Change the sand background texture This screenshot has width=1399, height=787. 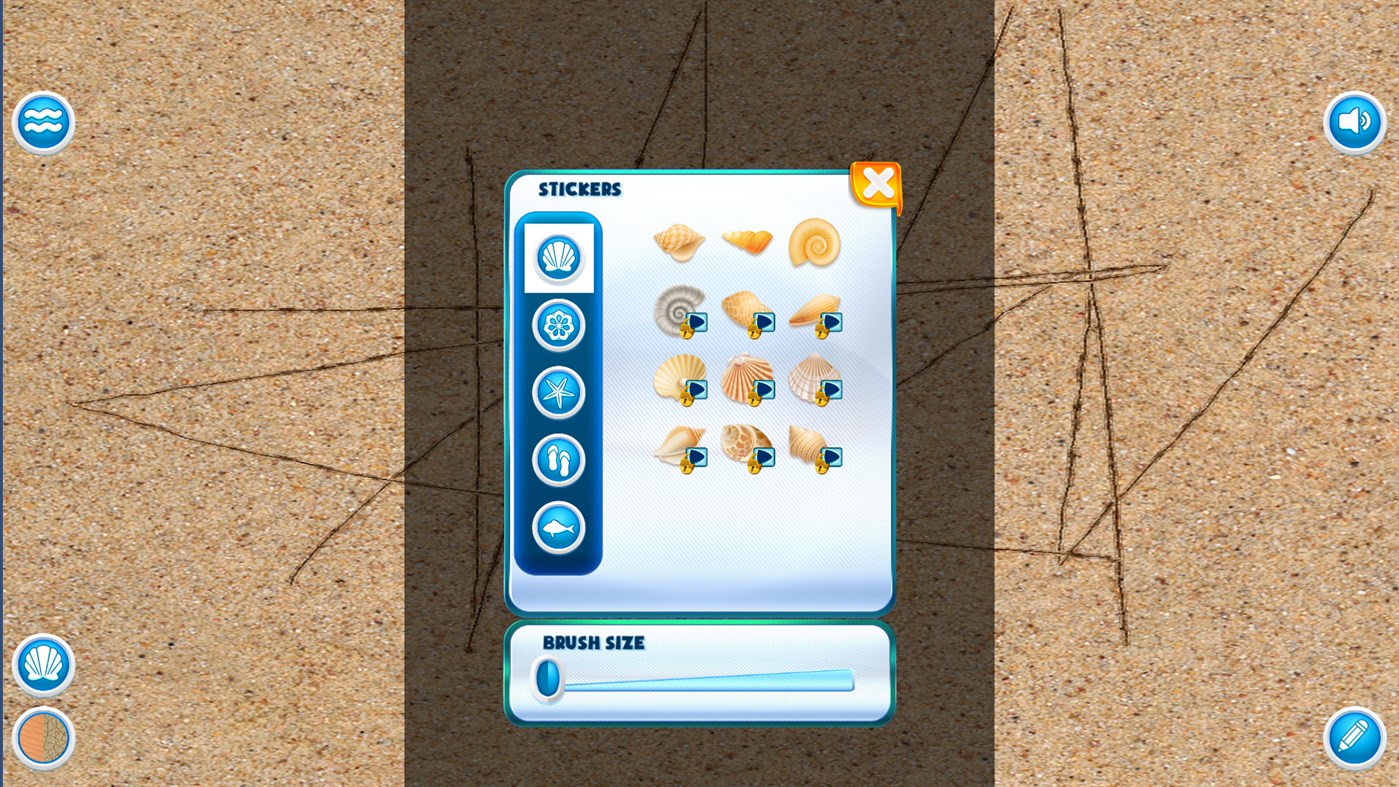[x=43, y=737]
